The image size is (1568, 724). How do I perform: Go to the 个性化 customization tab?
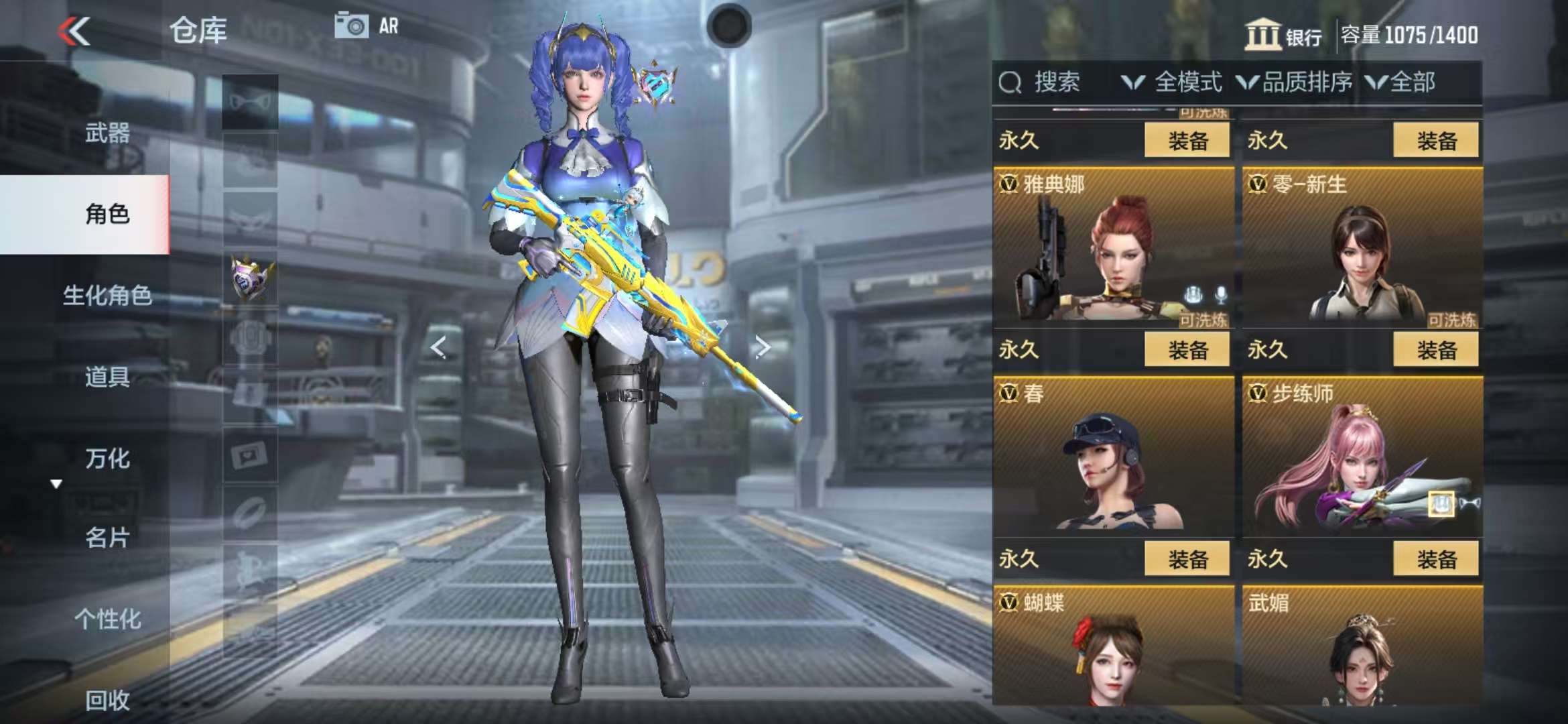click(107, 619)
